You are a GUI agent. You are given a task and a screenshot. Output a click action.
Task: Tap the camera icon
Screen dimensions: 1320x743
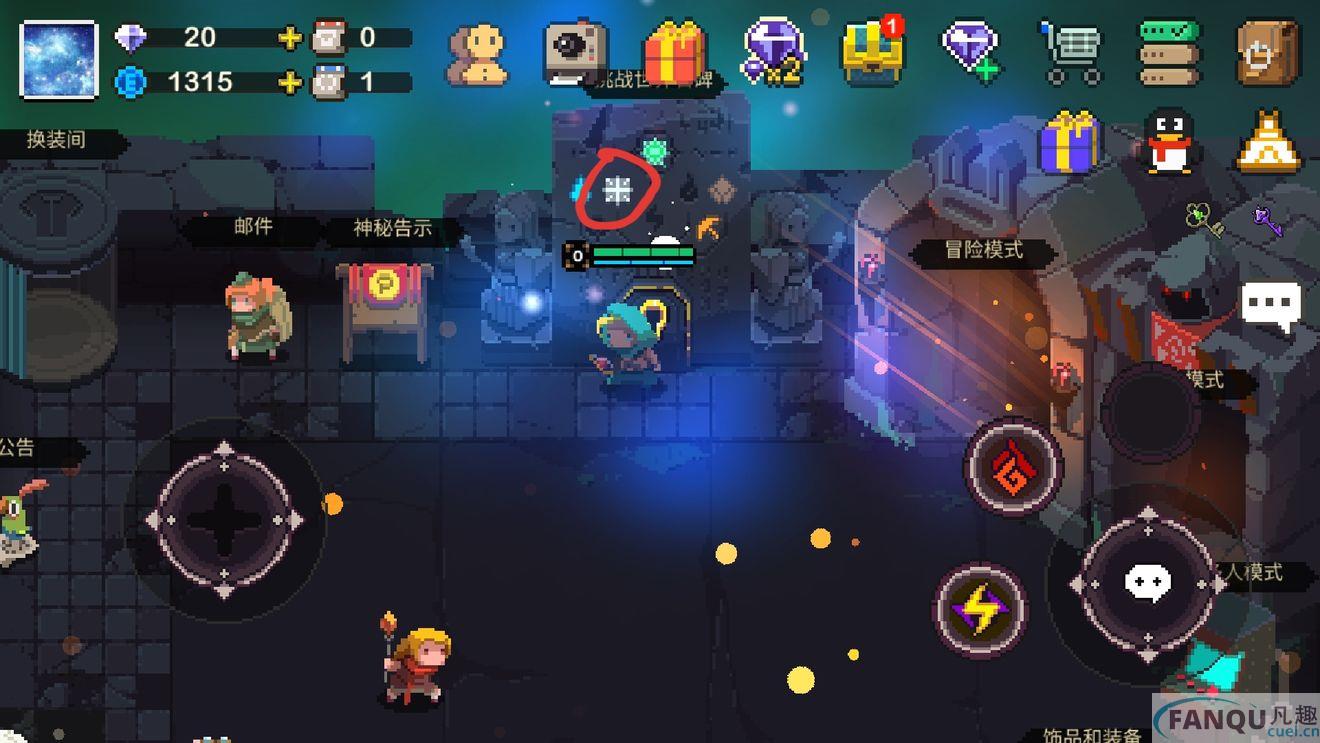tap(576, 50)
